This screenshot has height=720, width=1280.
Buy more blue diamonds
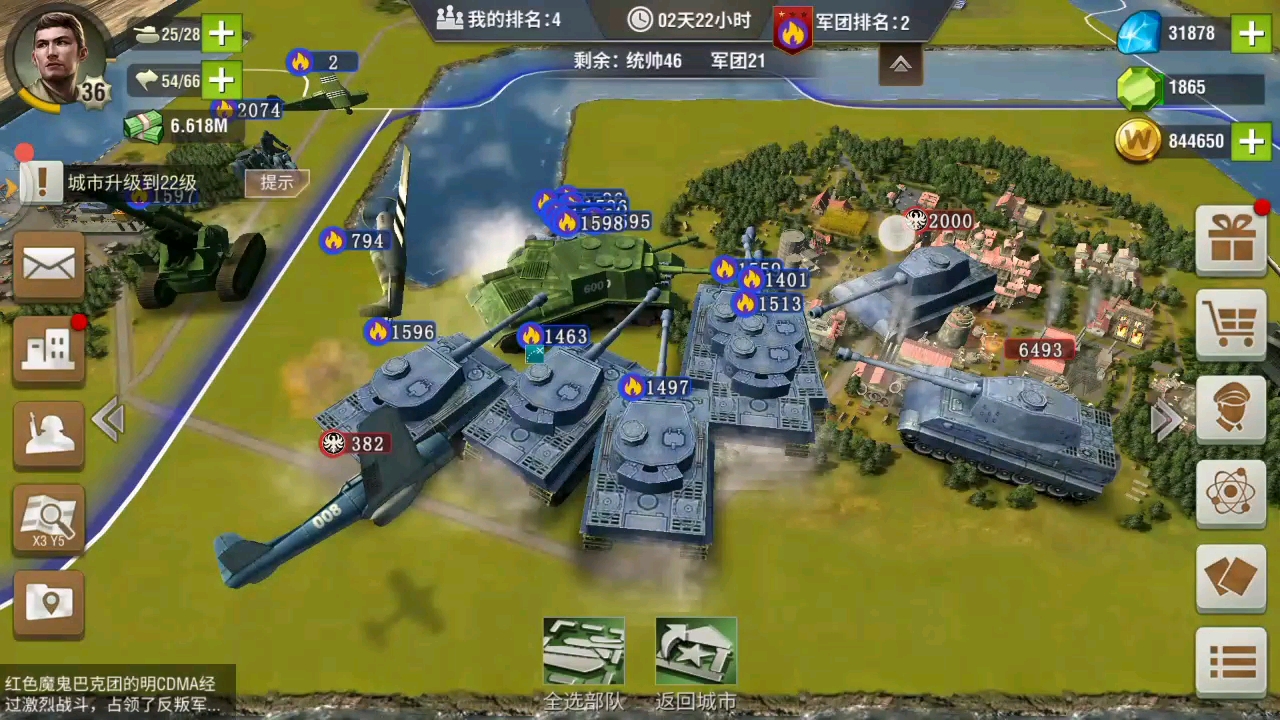click(x=1251, y=34)
